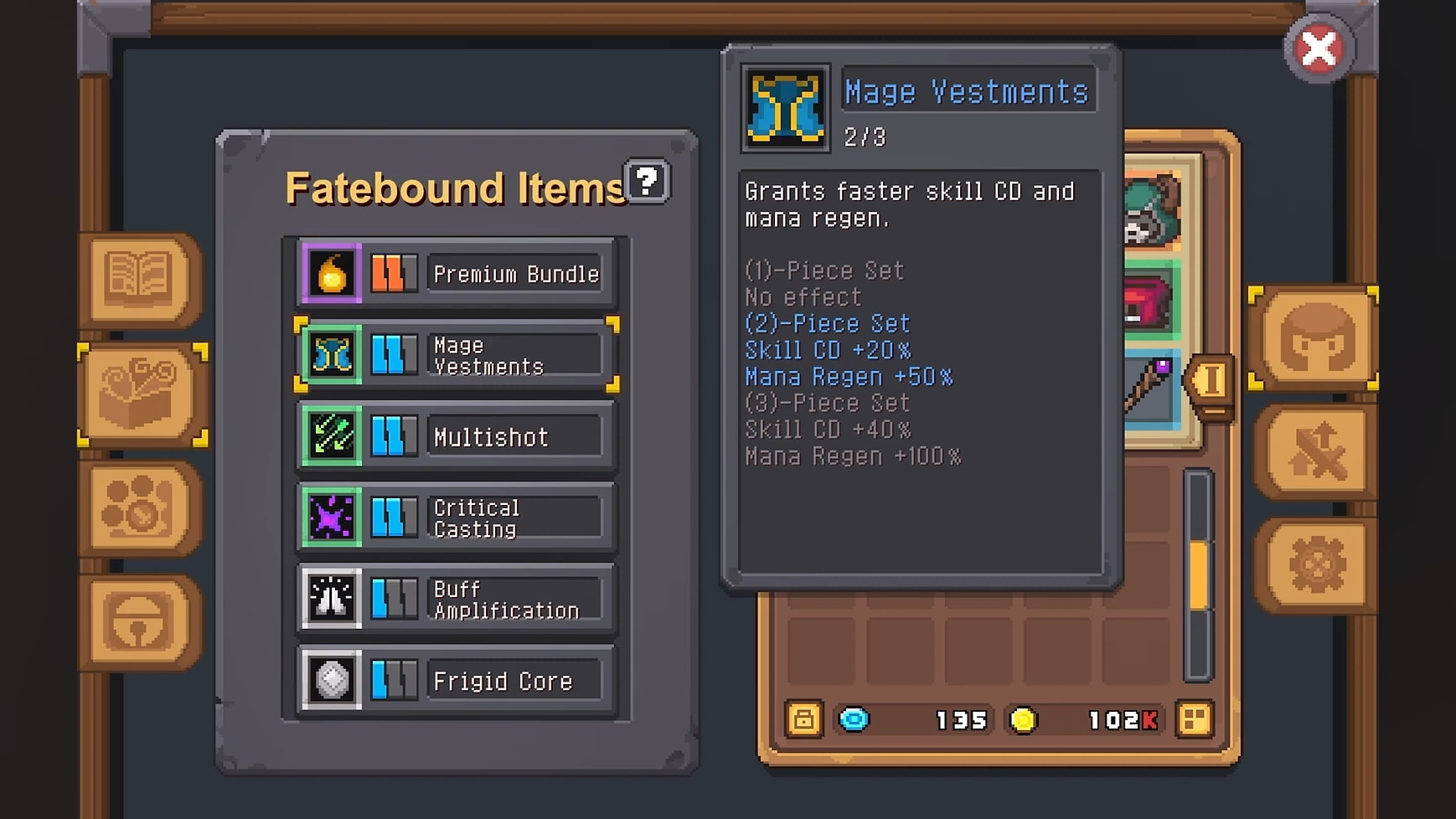Toggle the progress pips next to Frigid Core
1456x819 pixels.
(x=394, y=680)
